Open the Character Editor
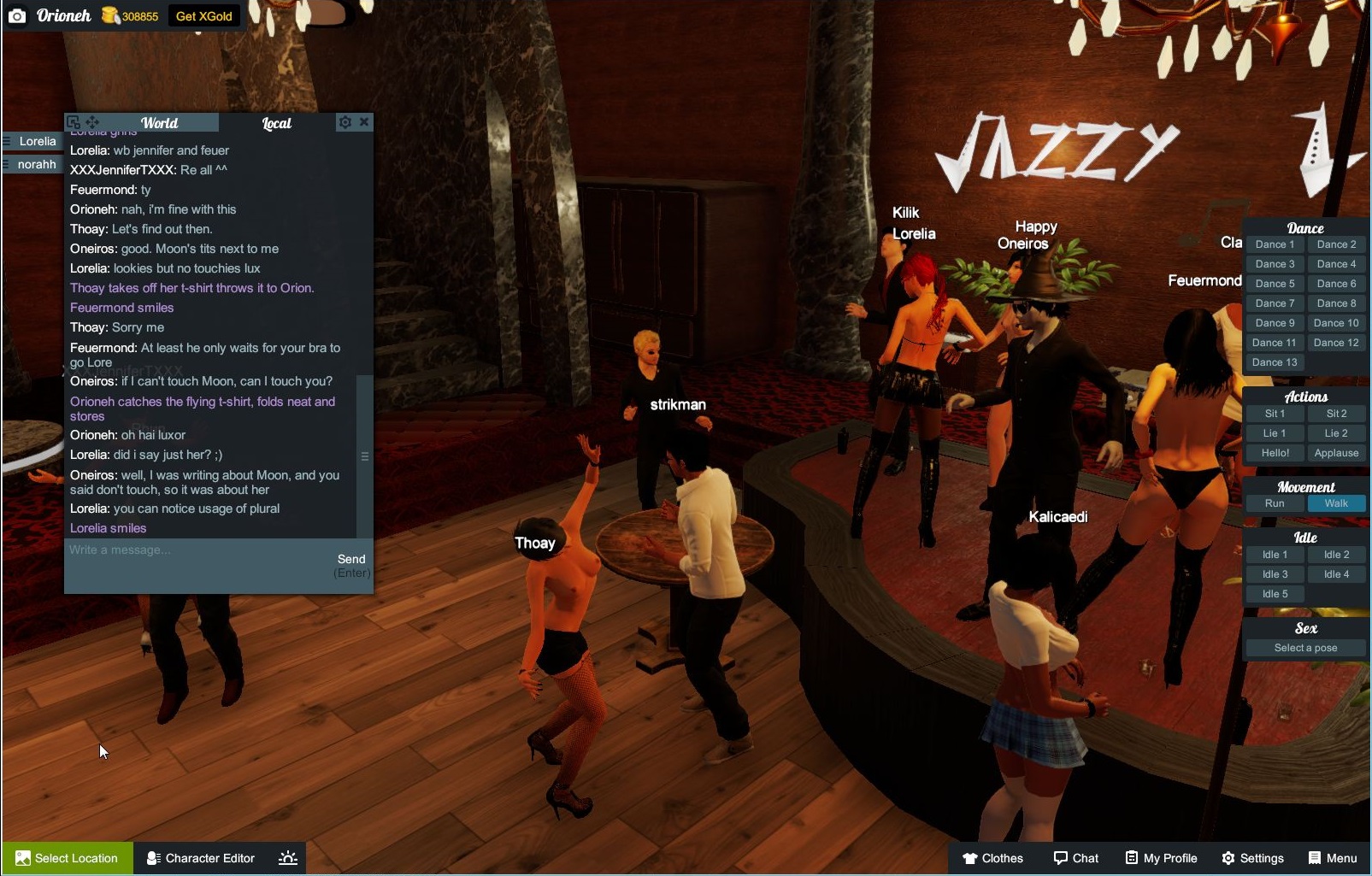Screen dimensions: 1372x876 pos(200,858)
